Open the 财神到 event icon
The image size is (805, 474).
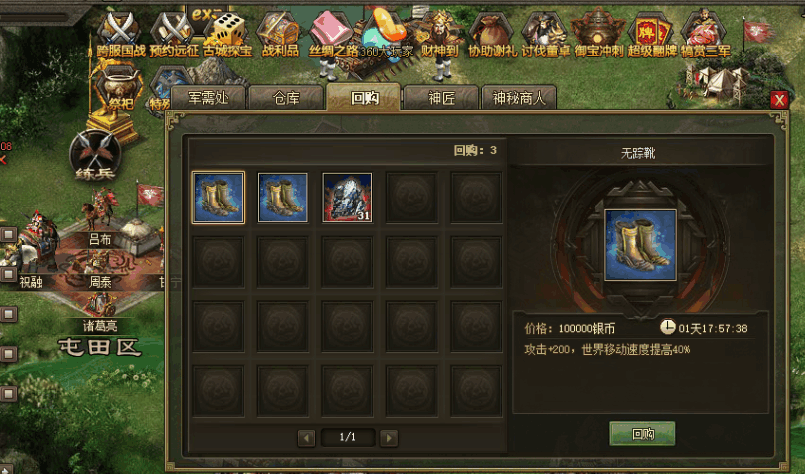(x=438, y=32)
